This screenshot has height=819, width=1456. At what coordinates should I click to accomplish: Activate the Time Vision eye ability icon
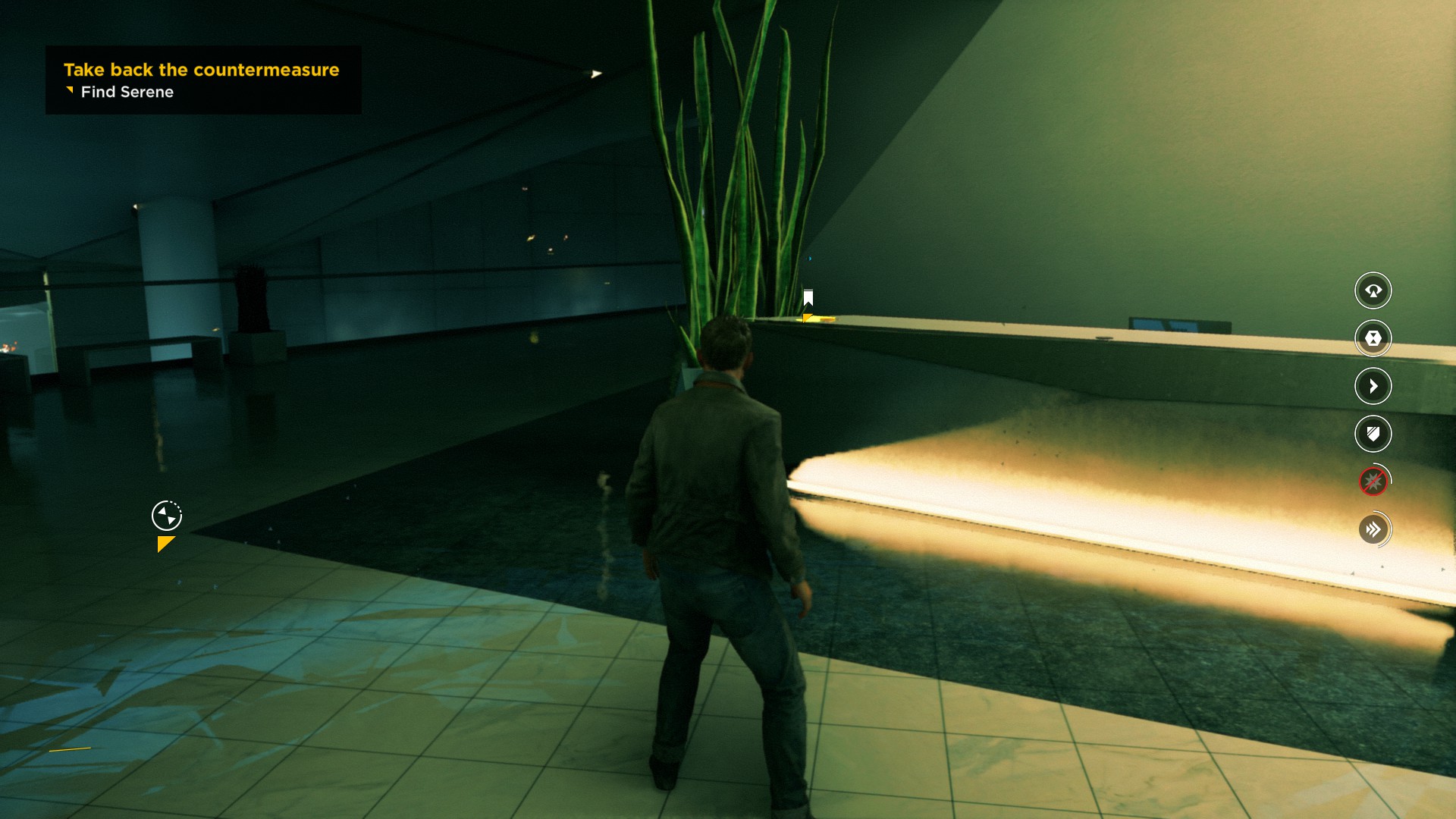coord(1373,290)
